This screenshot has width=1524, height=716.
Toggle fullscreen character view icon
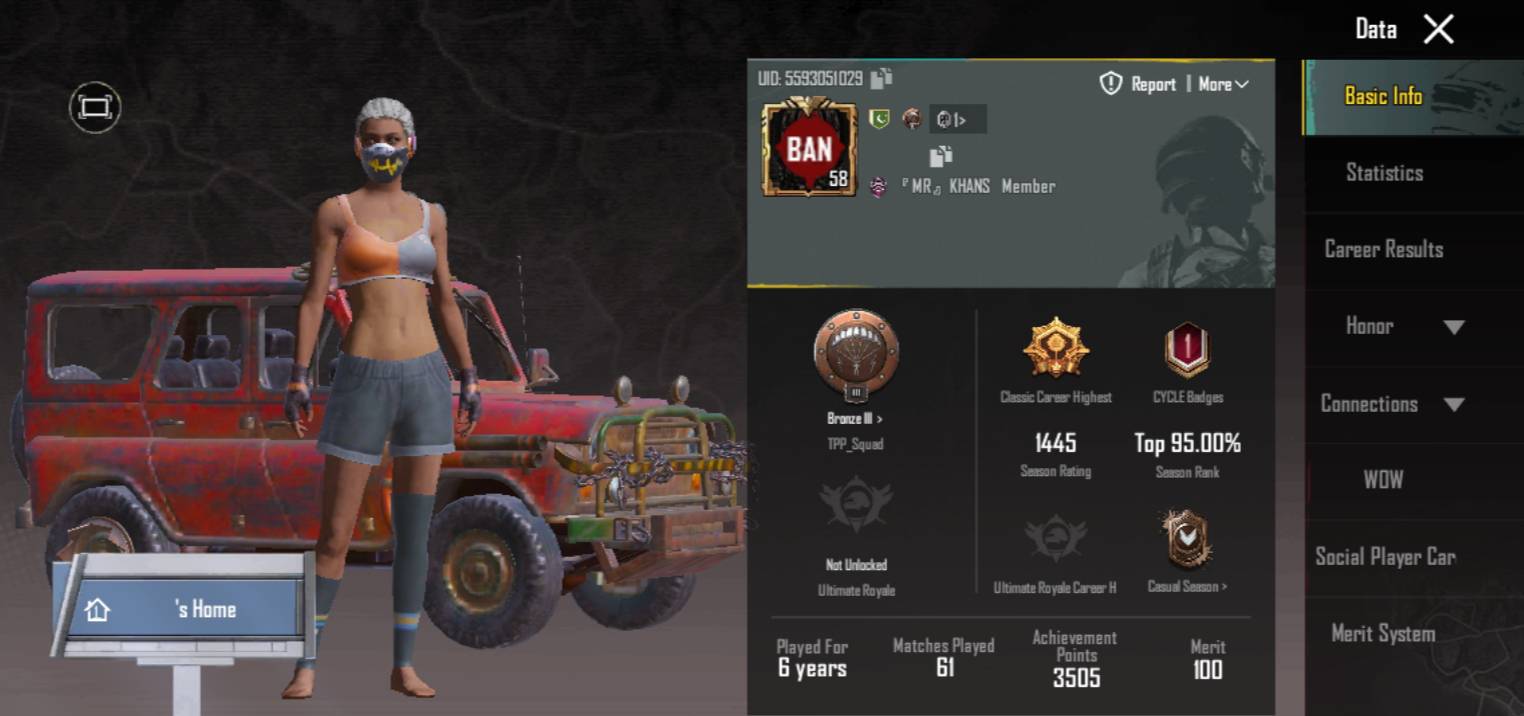95,108
